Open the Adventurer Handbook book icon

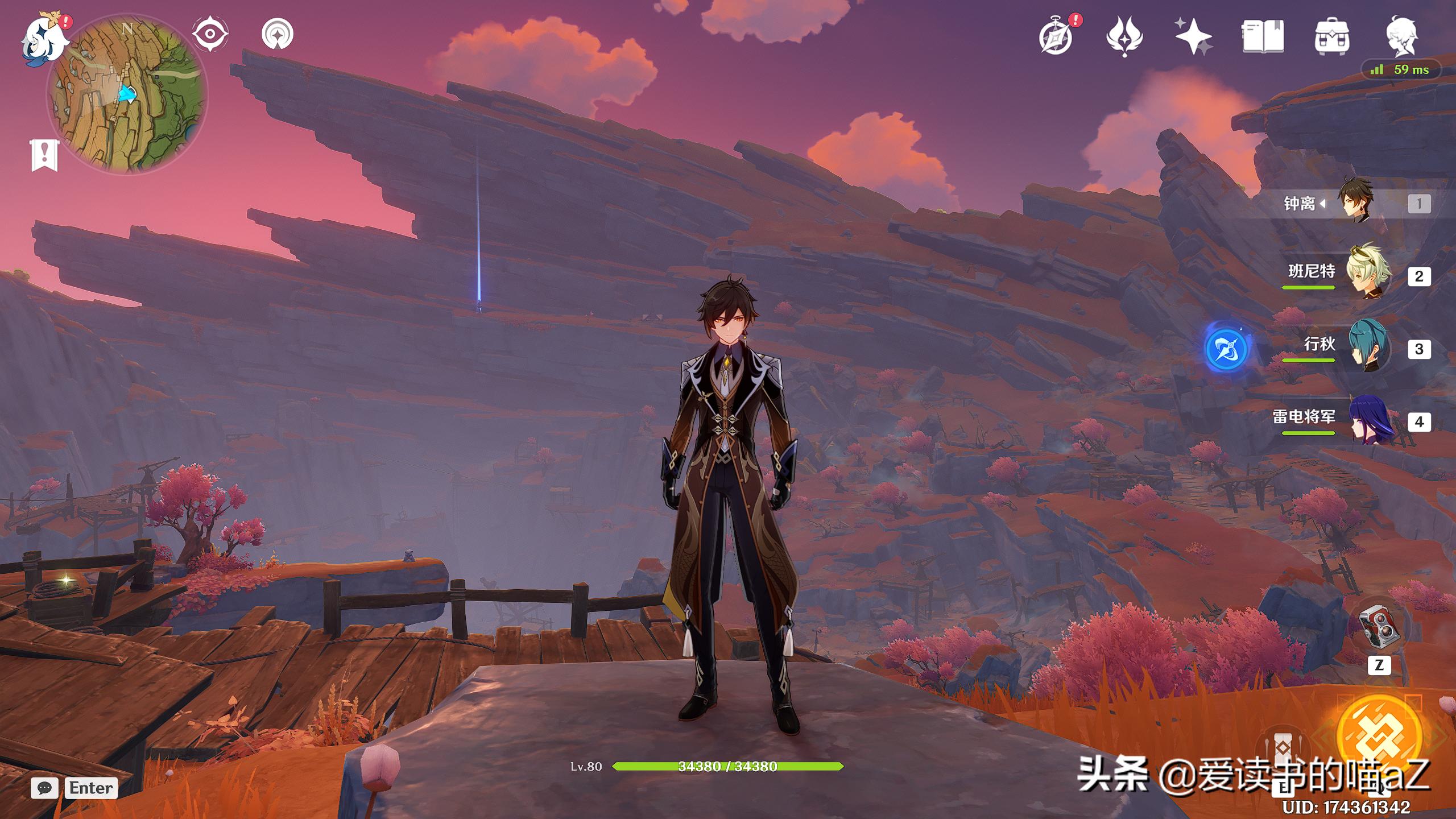(x=1262, y=36)
